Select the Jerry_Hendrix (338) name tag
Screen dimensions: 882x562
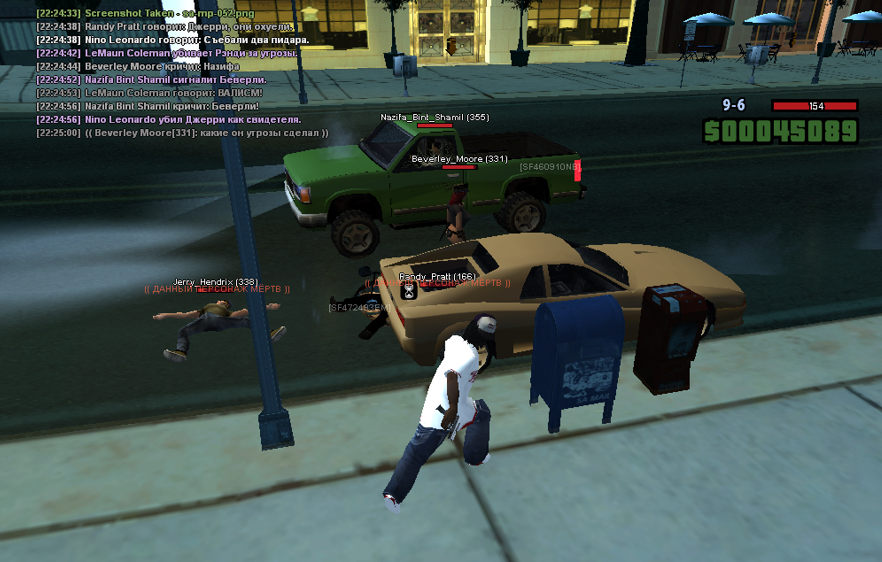[215, 282]
